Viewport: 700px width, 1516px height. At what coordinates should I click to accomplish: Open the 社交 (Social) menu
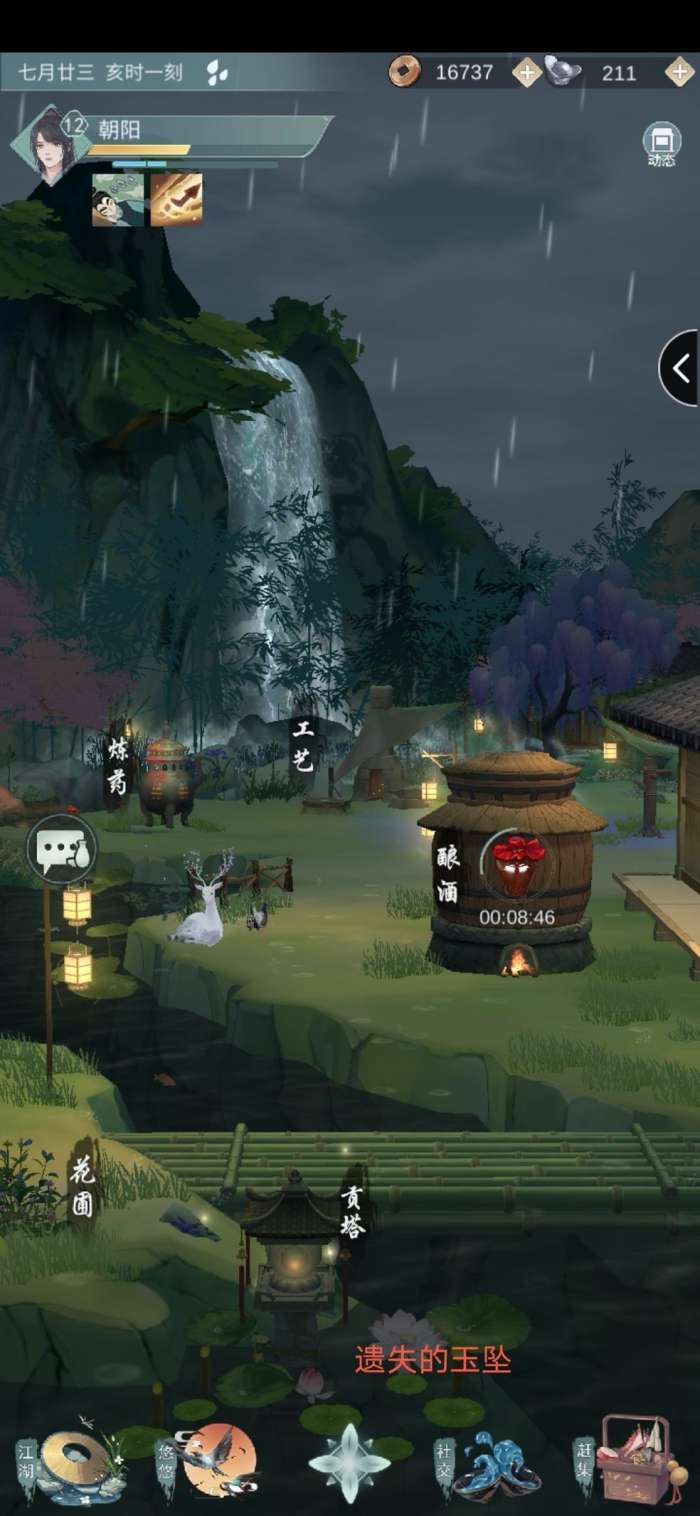492,1465
